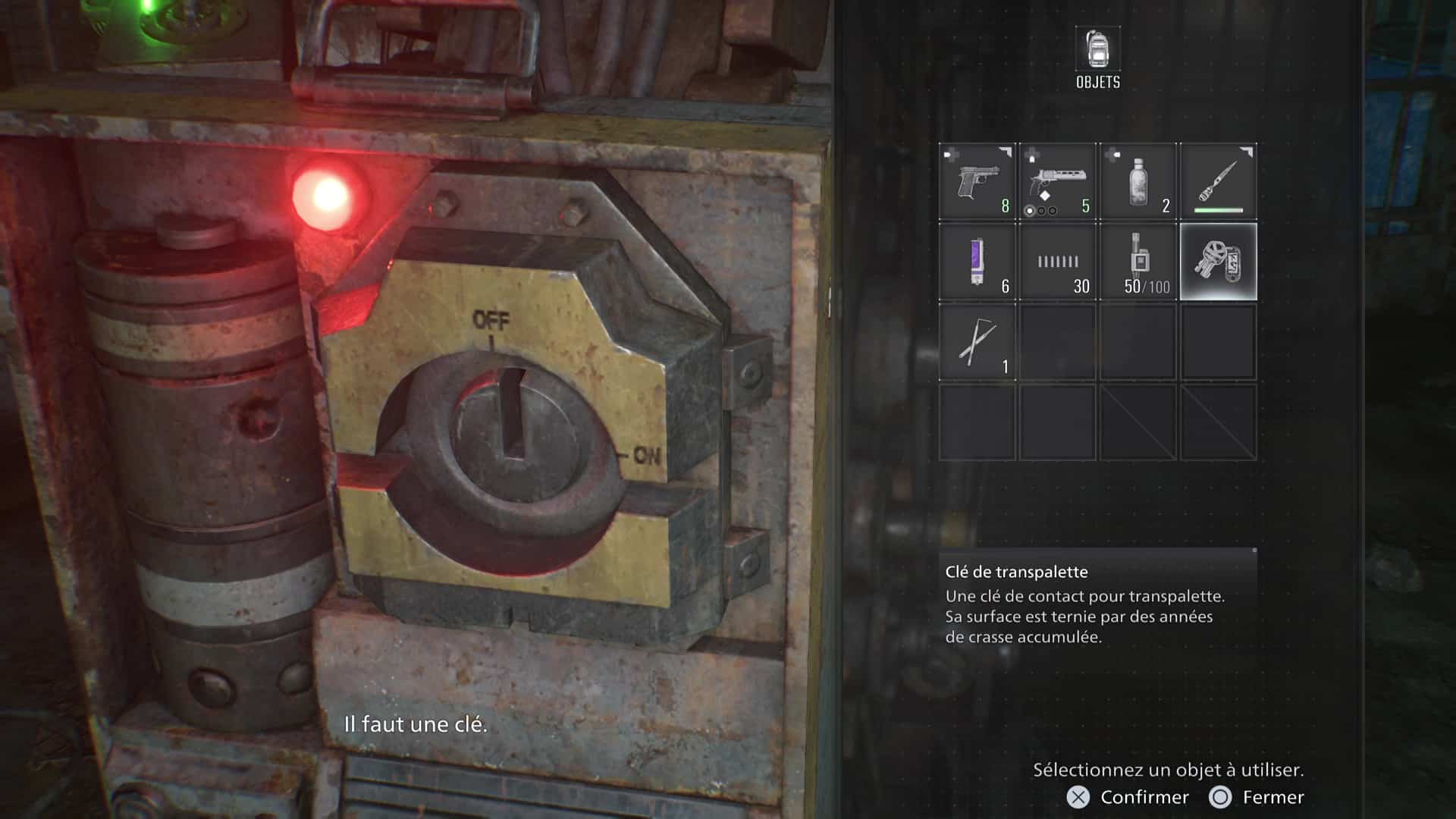Select the gauge item showing 50/100

coord(1138,262)
